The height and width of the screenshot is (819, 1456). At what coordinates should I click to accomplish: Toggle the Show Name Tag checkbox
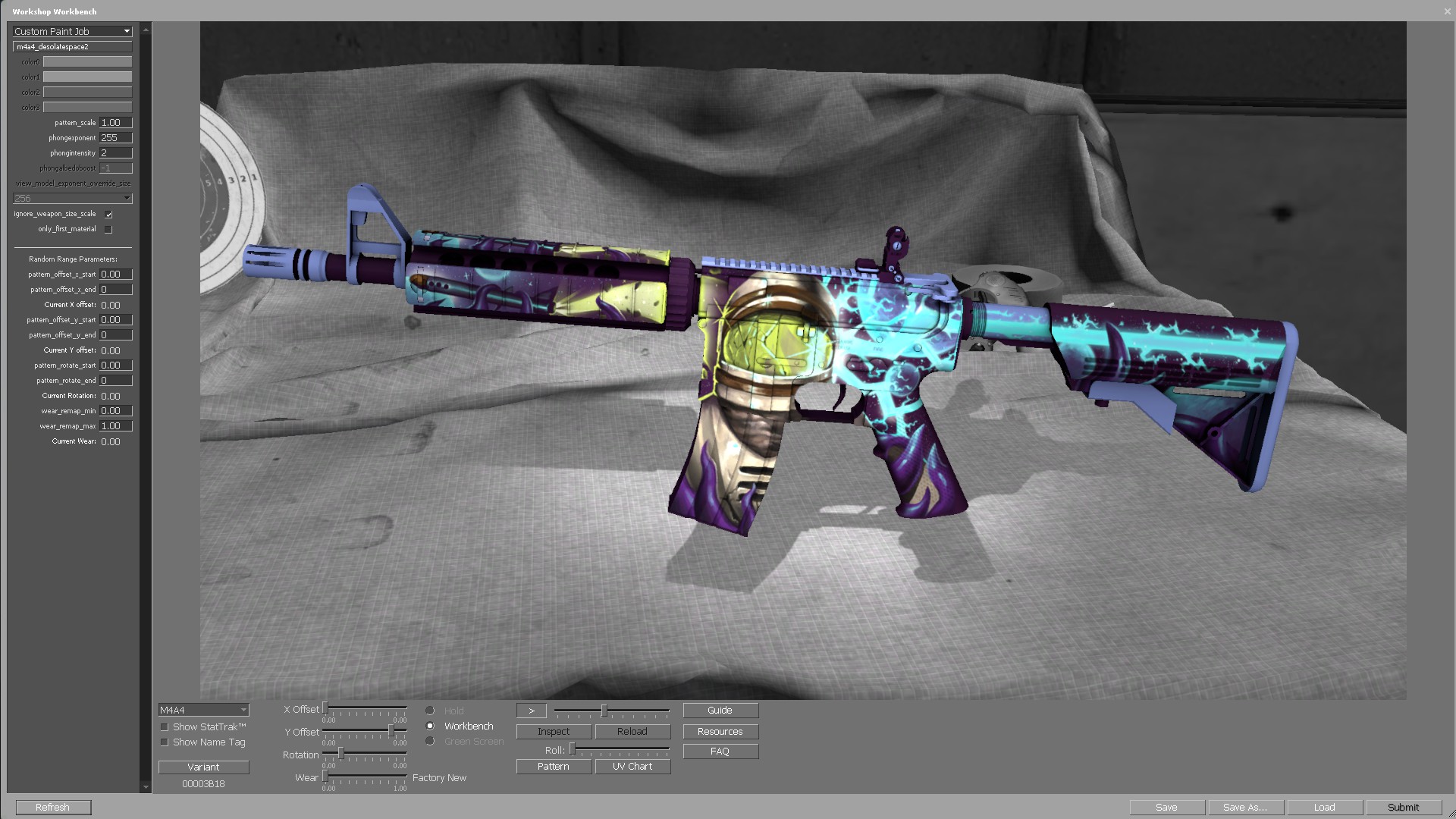click(165, 742)
